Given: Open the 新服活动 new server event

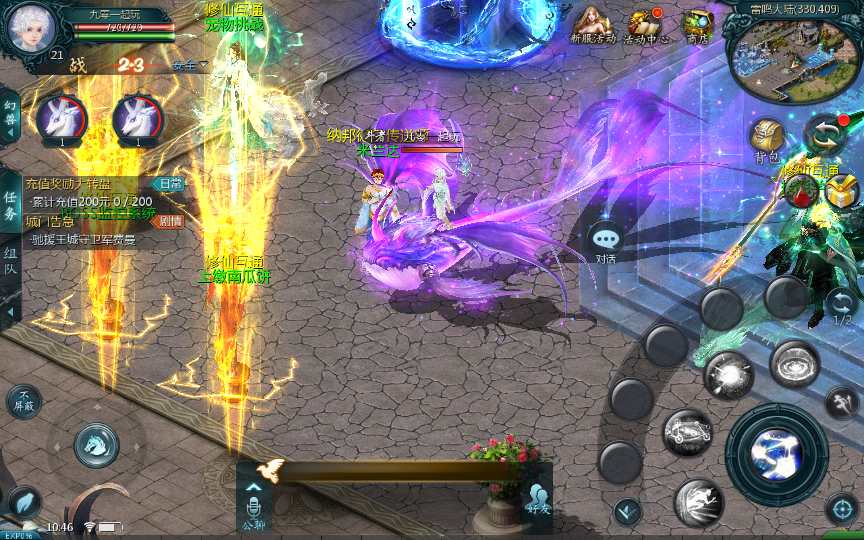Looking at the screenshot, I should coord(593,25).
